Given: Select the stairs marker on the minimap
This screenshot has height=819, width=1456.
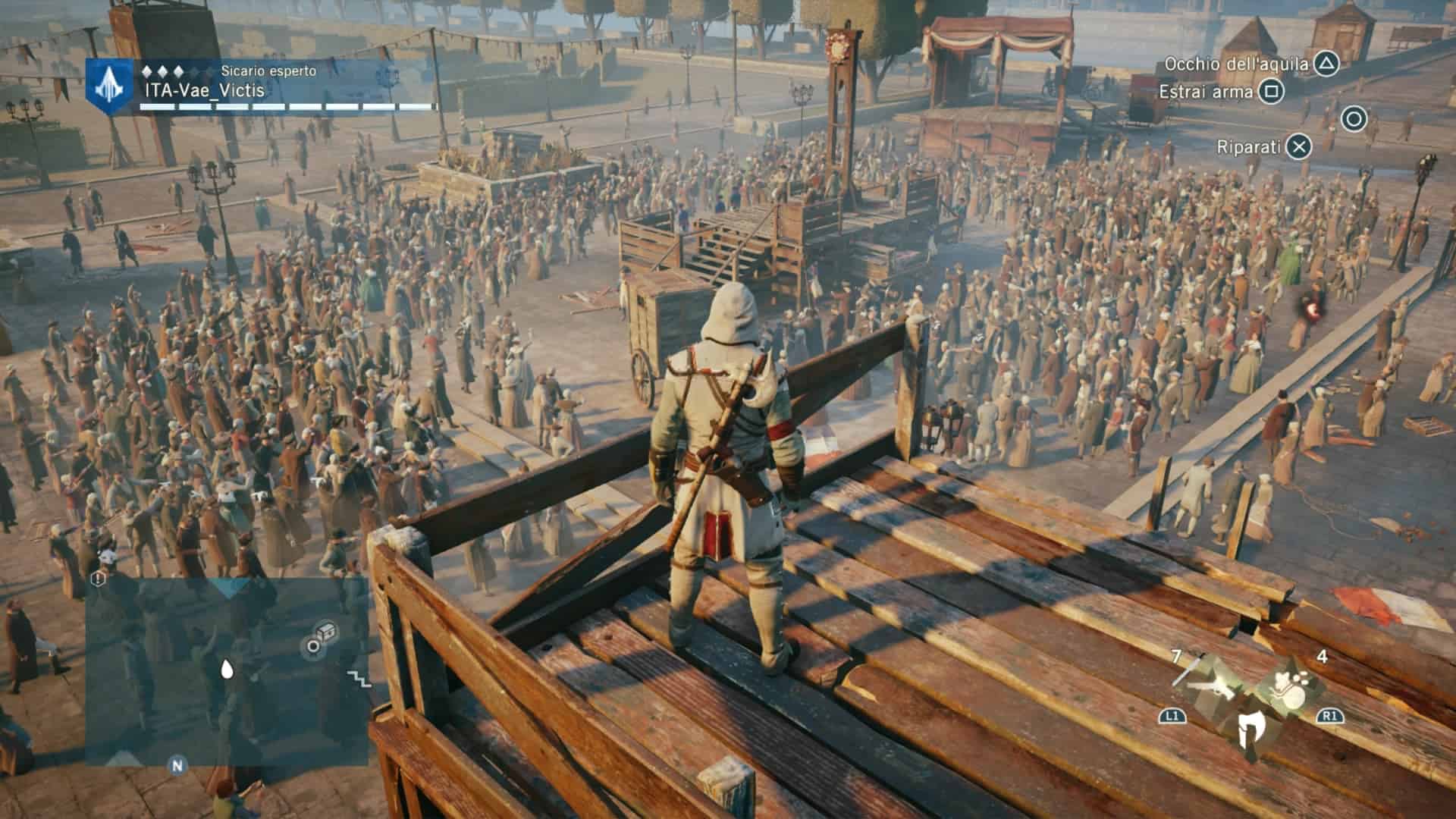Looking at the screenshot, I should [x=359, y=678].
